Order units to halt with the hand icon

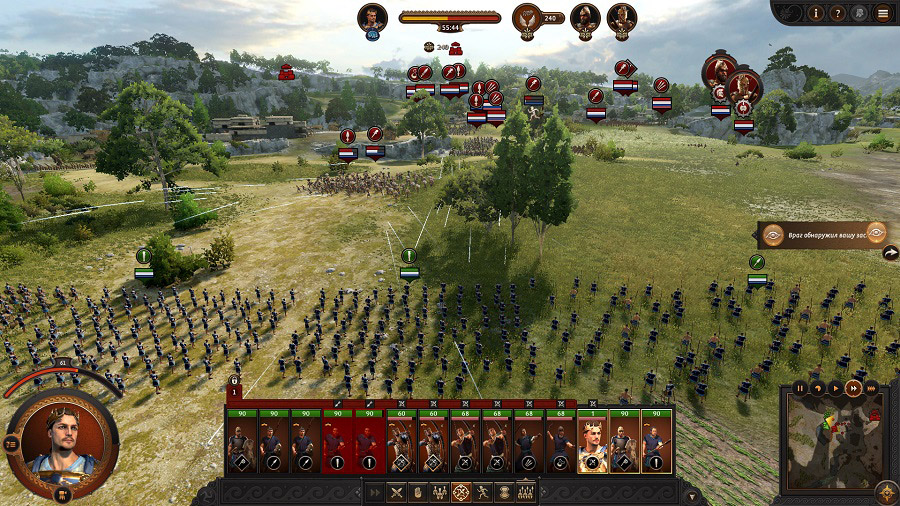pyautogui.click(x=417, y=492)
